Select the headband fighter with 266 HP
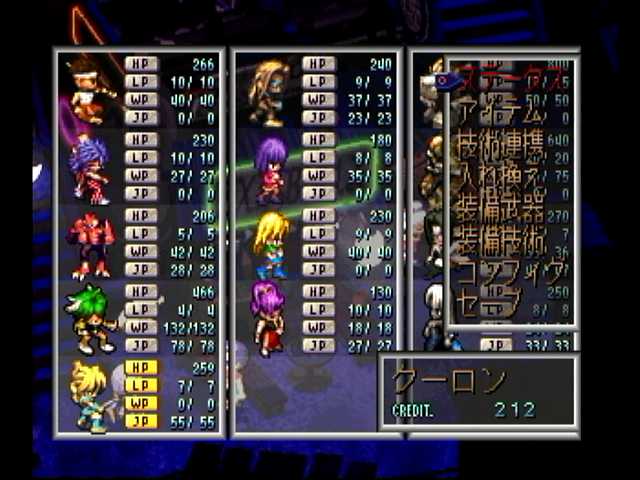 [x=90, y=90]
